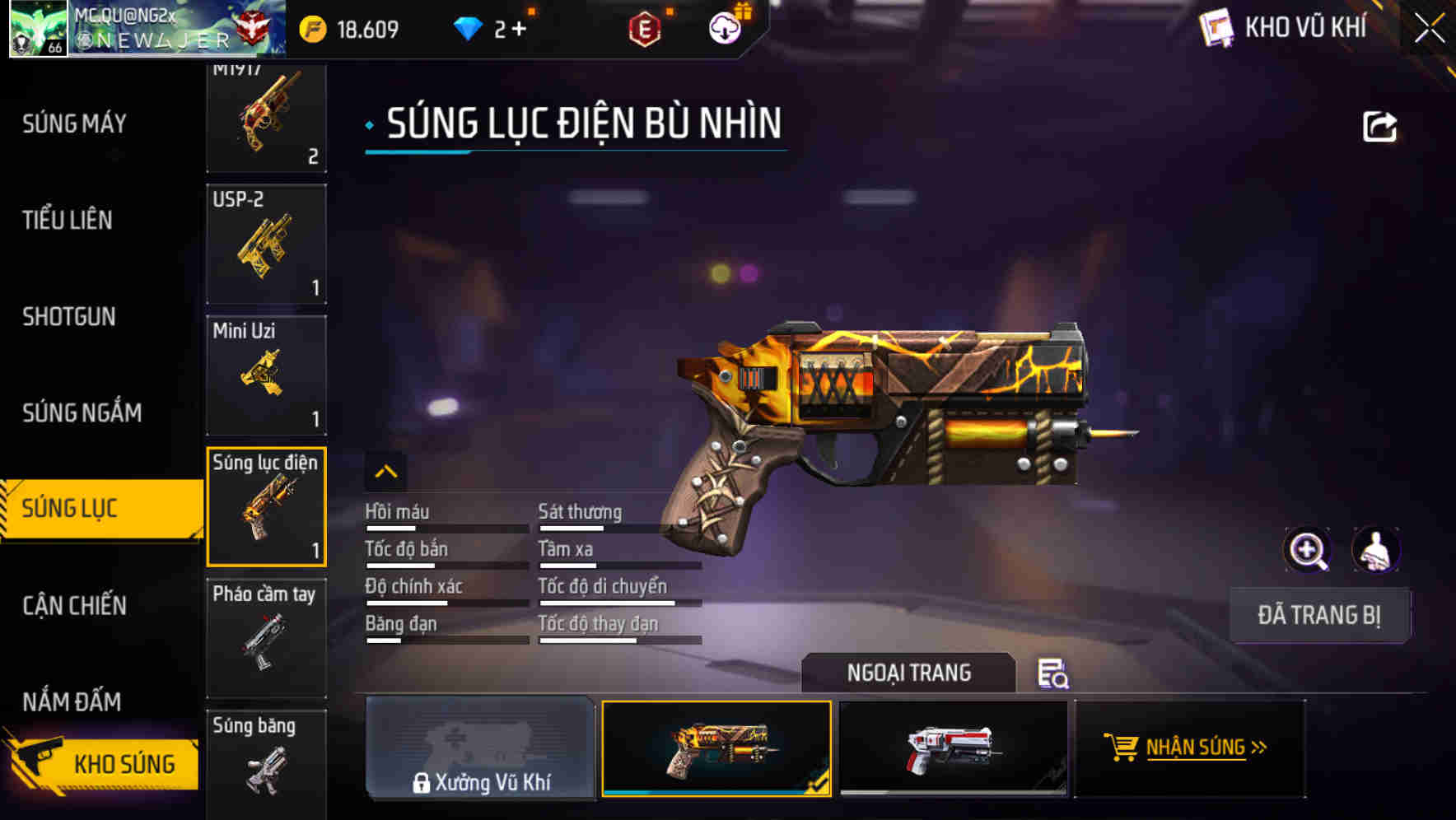Image resolution: width=1456 pixels, height=820 pixels.
Task: Open the gift download icon in top bar
Action: 722,27
